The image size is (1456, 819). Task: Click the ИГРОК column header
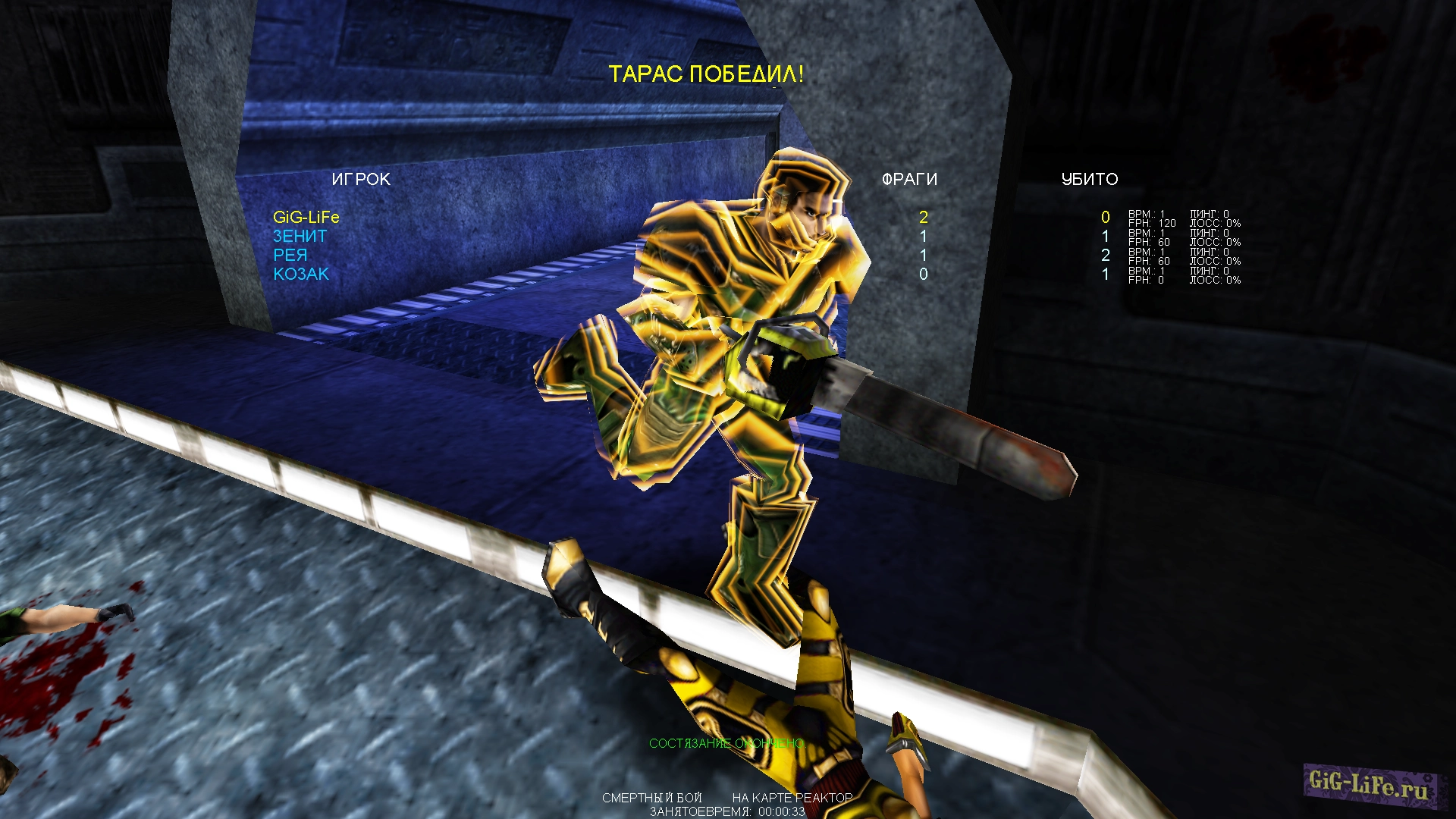(x=362, y=180)
